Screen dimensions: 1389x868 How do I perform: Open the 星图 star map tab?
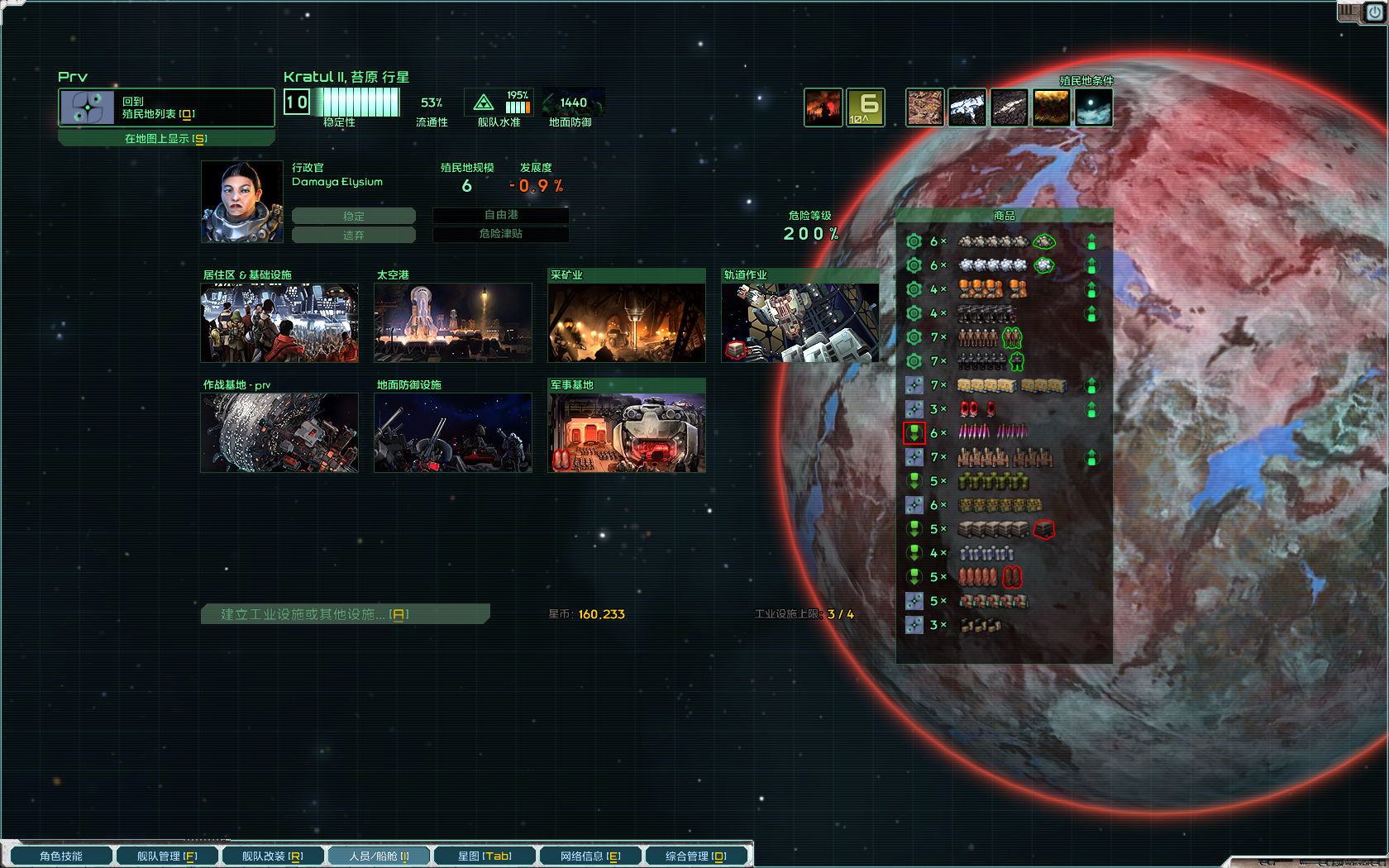(x=484, y=856)
